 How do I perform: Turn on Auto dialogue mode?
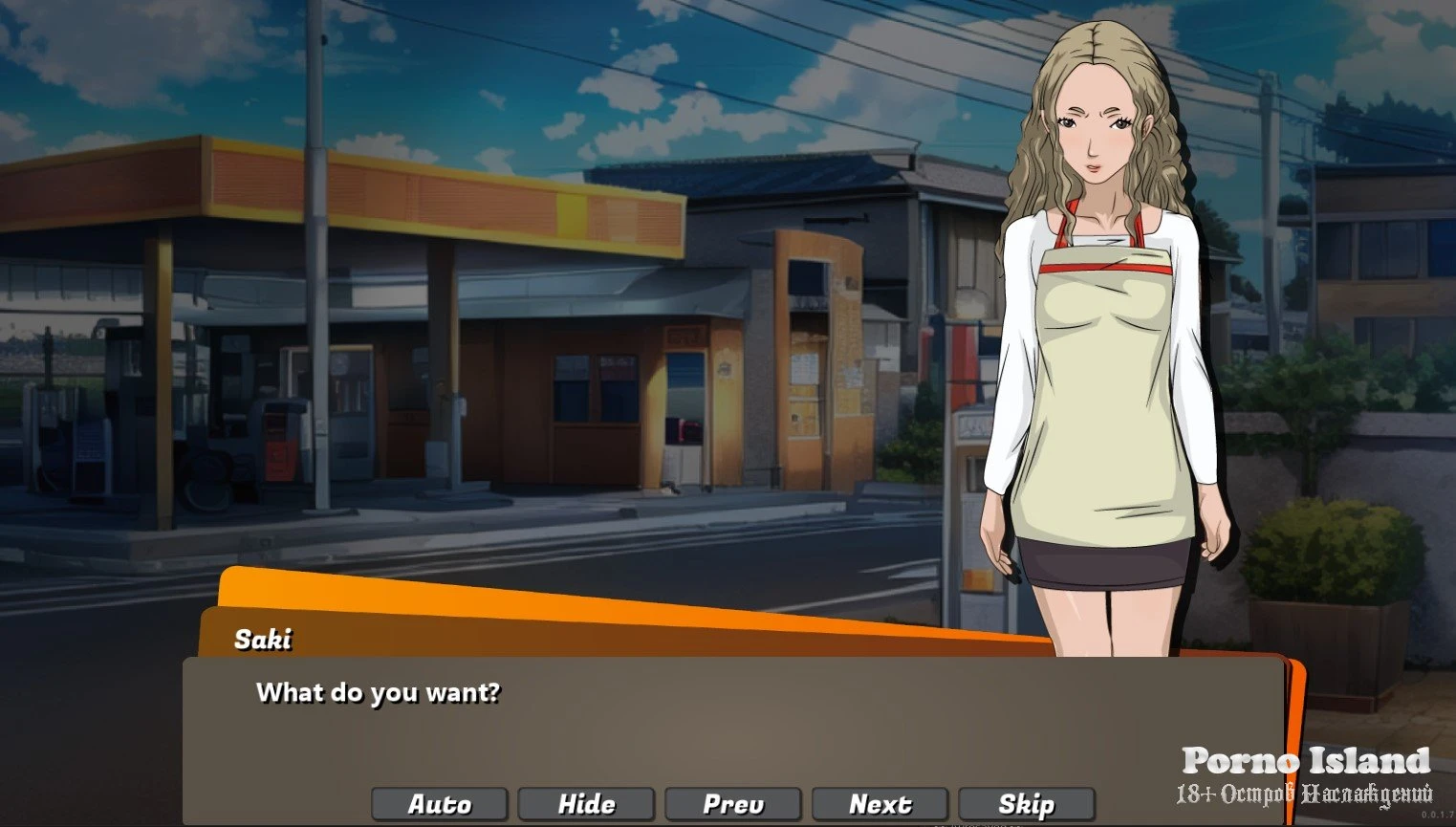click(440, 804)
